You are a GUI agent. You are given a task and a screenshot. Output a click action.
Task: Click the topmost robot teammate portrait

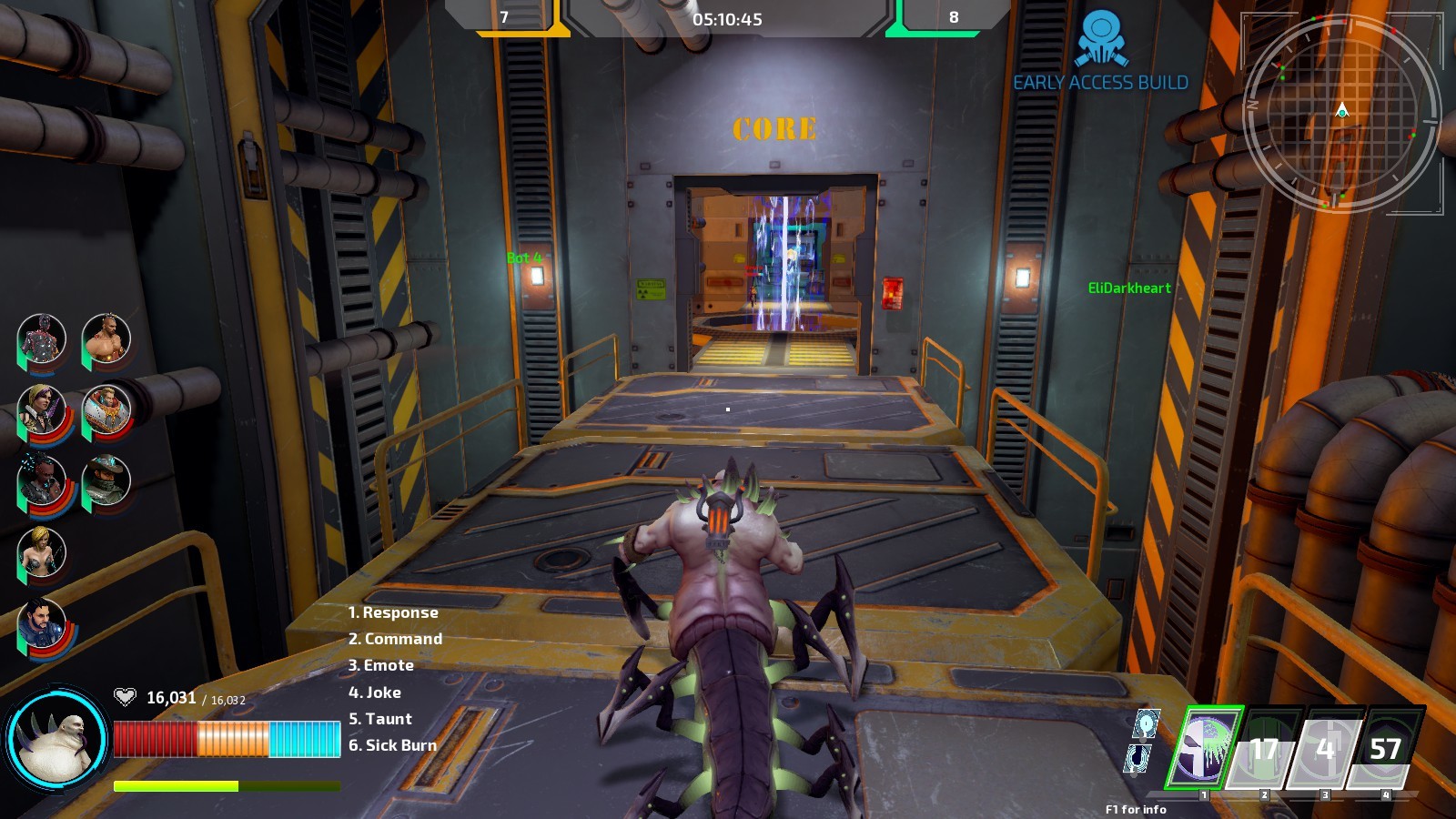[x=41, y=339]
